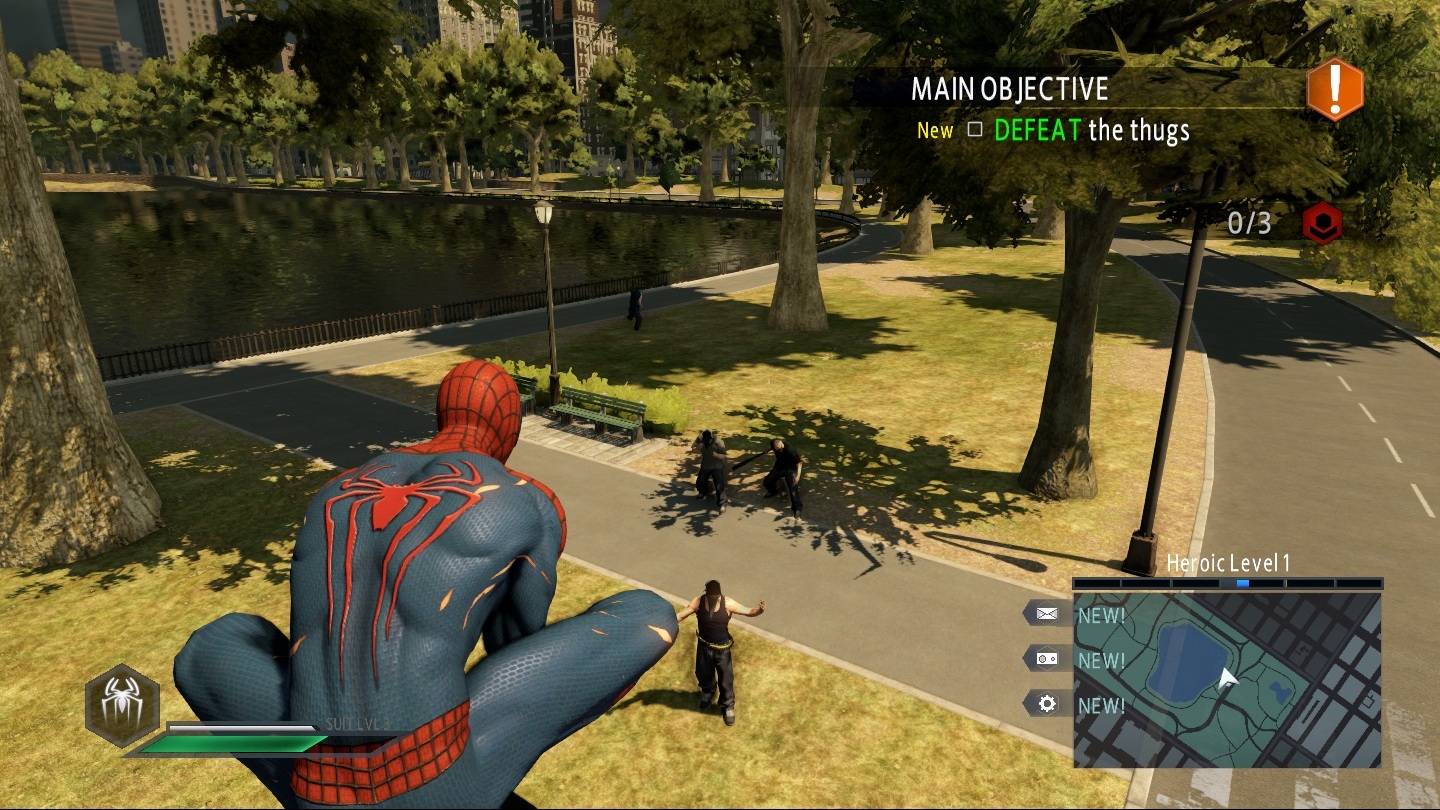The image size is (1440, 810).
Task: Tick the main objective checkbox
Action: 975,130
